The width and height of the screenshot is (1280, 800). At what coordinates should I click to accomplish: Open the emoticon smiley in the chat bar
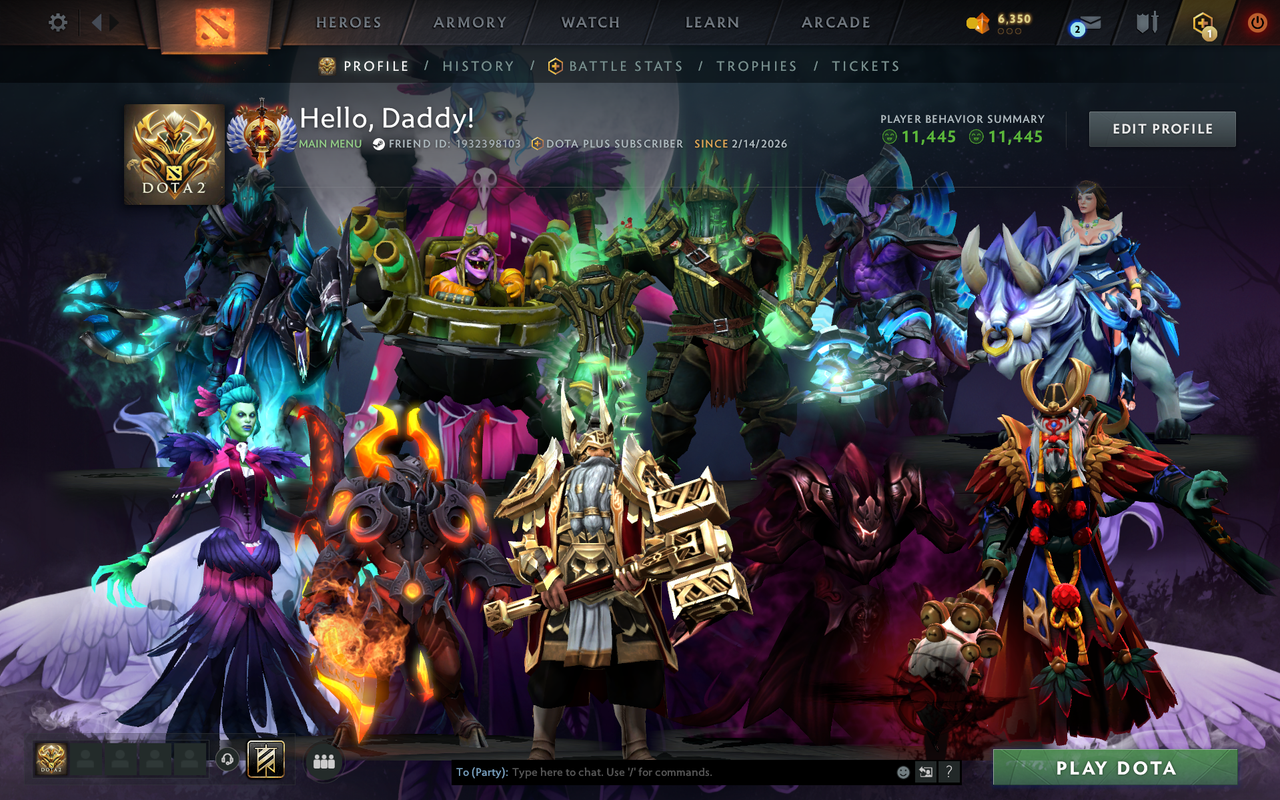click(903, 772)
